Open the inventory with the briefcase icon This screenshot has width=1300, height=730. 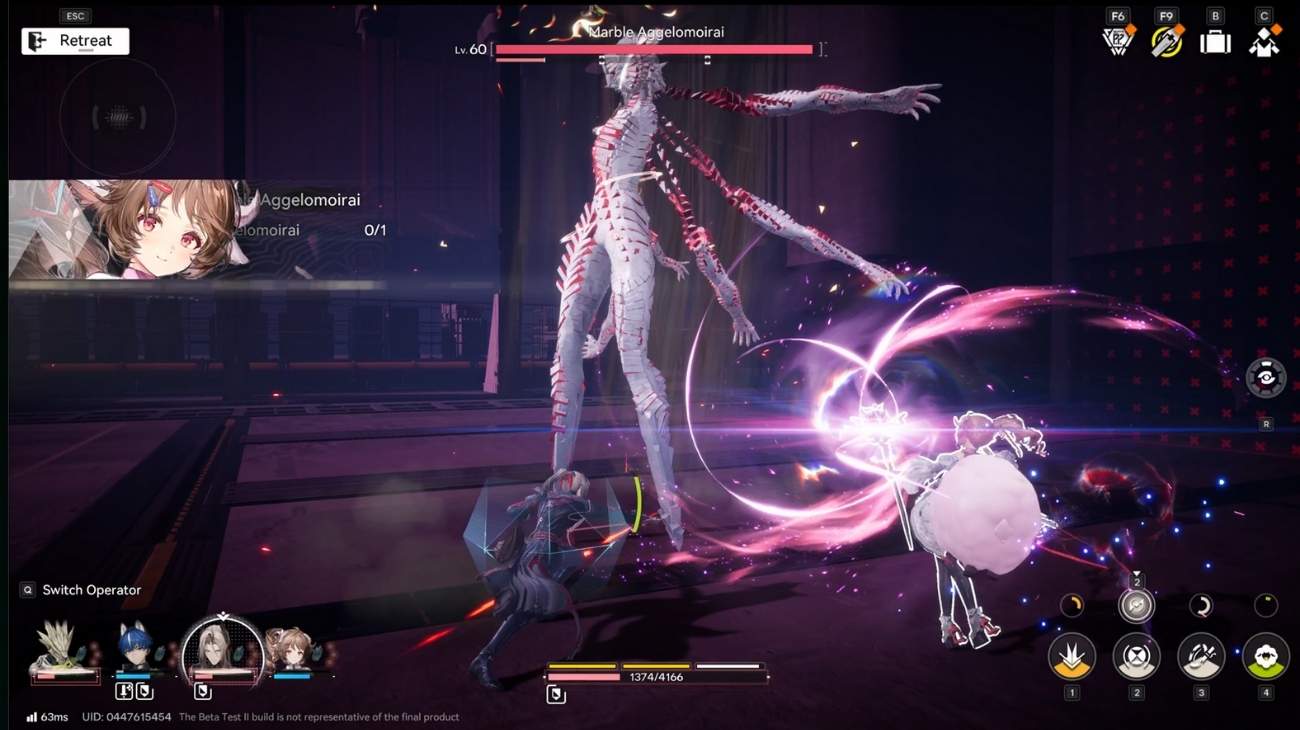1214,40
